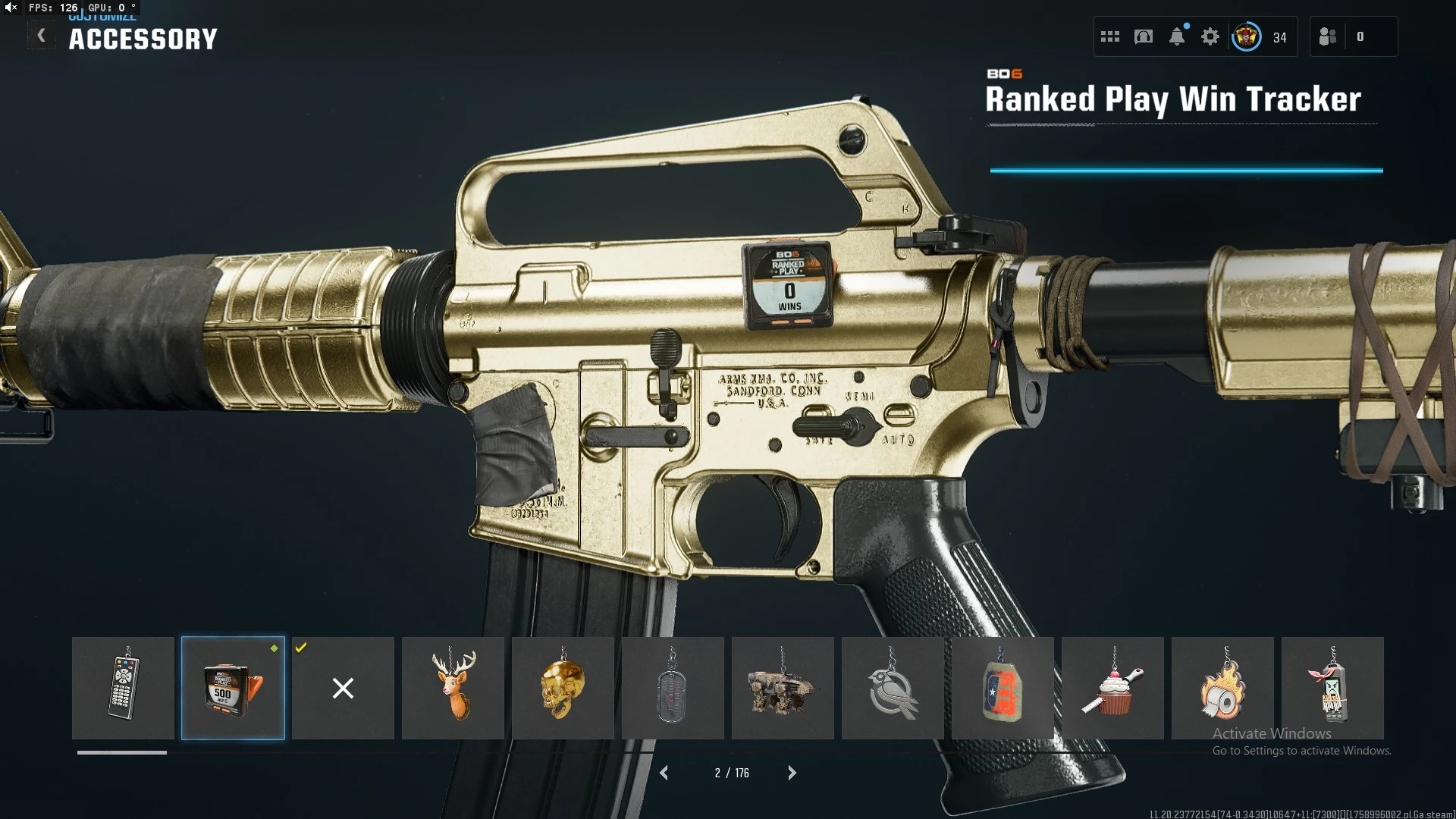This screenshot has width=1456, height=819.
Task: Select the armored tank charm
Action: click(x=783, y=688)
